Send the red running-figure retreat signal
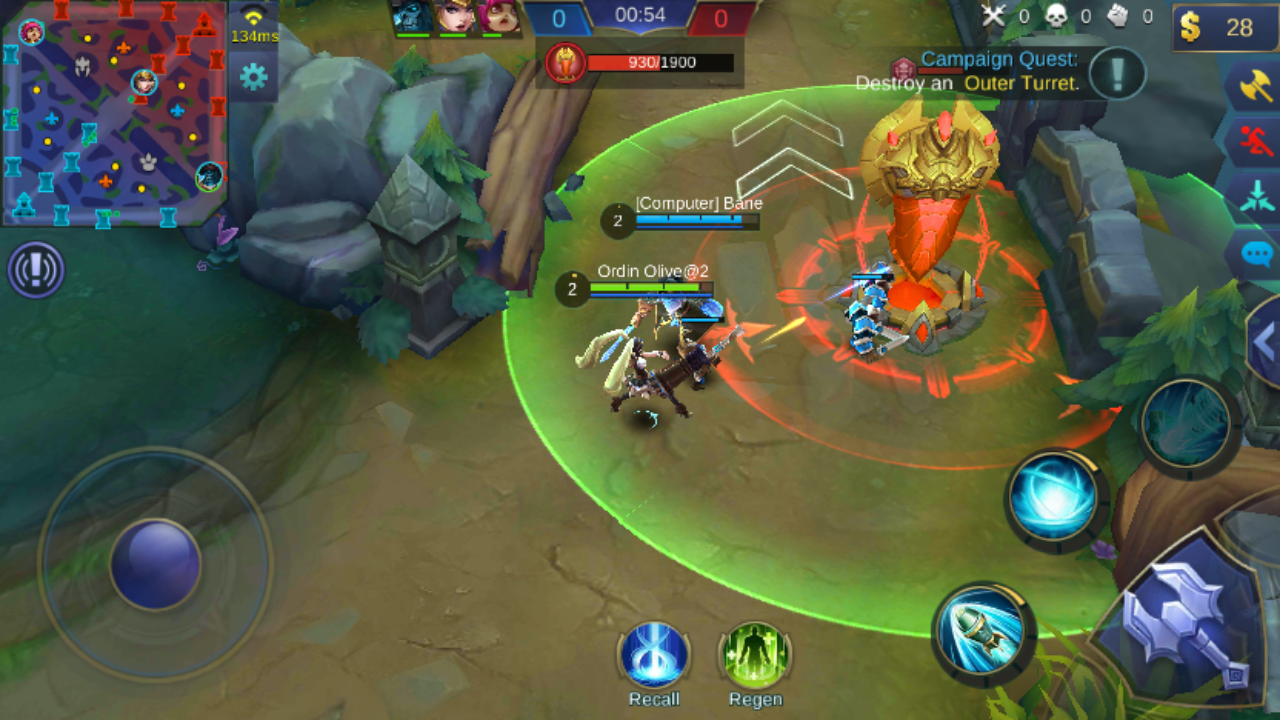Screen dimensions: 1280x720 [1254, 142]
